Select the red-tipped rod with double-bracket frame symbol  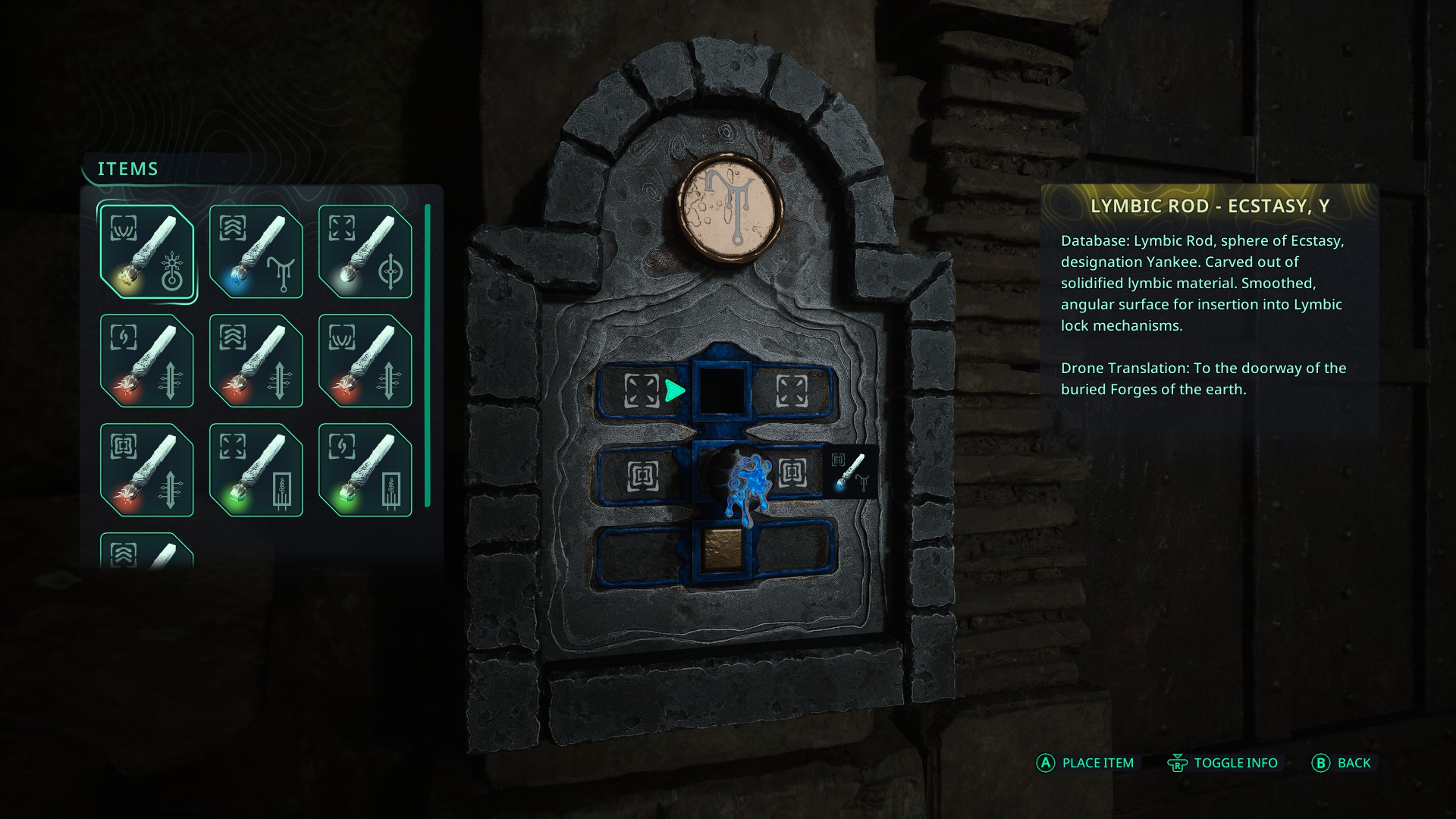click(x=365, y=362)
